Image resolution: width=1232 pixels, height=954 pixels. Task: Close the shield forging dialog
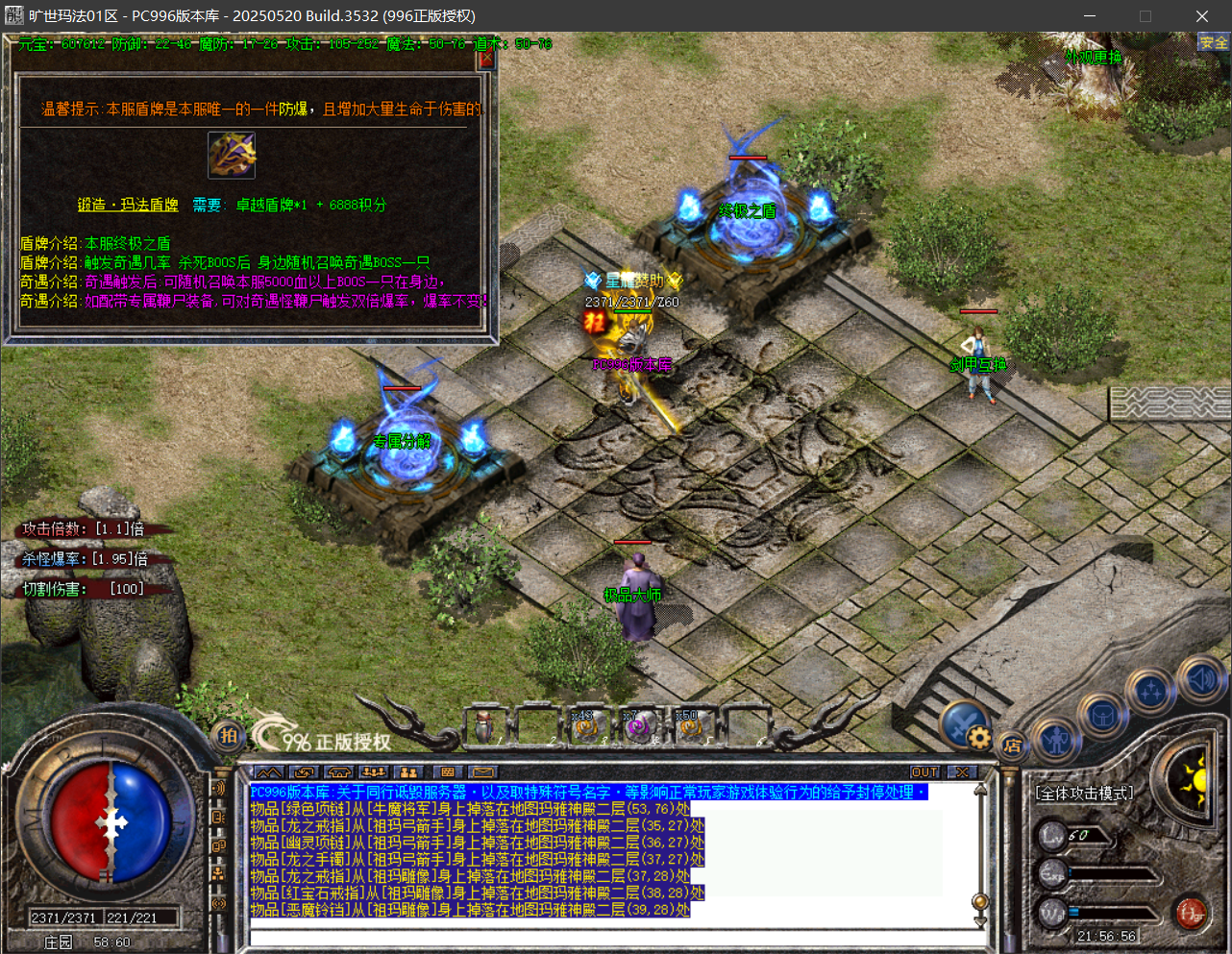coord(485,60)
